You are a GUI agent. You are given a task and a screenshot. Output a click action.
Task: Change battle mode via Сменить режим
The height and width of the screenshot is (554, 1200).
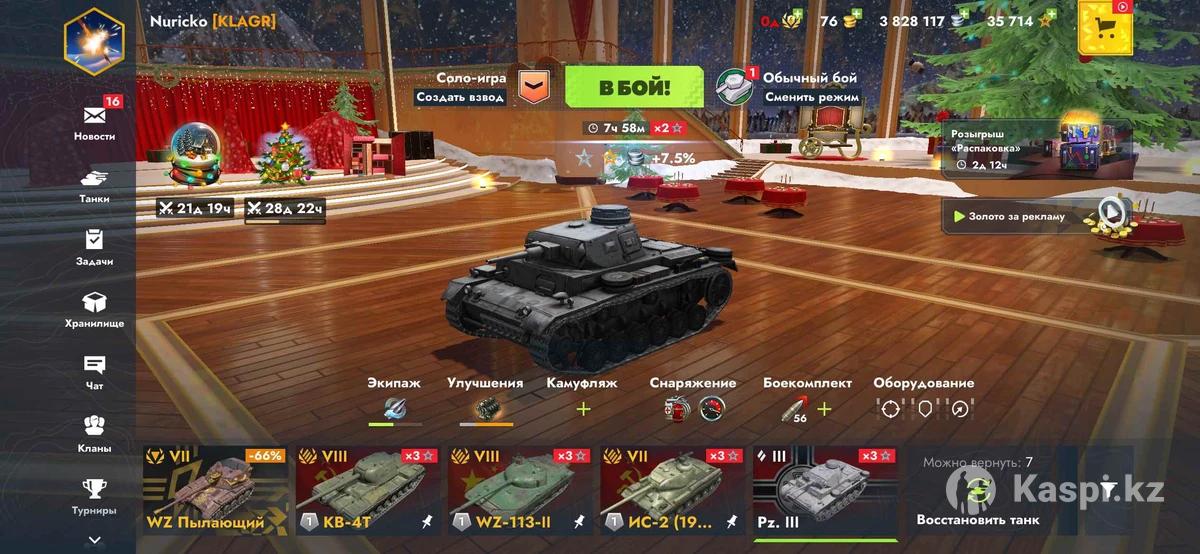coord(811,97)
